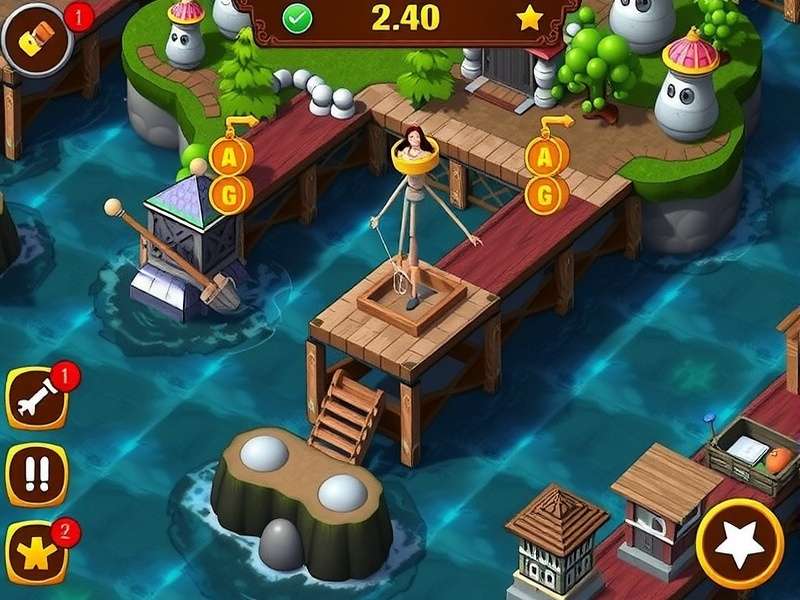Tap the green checkmark in the top bar
The image size is (800, 600).
pyautogui.click(x=297, y=18)
